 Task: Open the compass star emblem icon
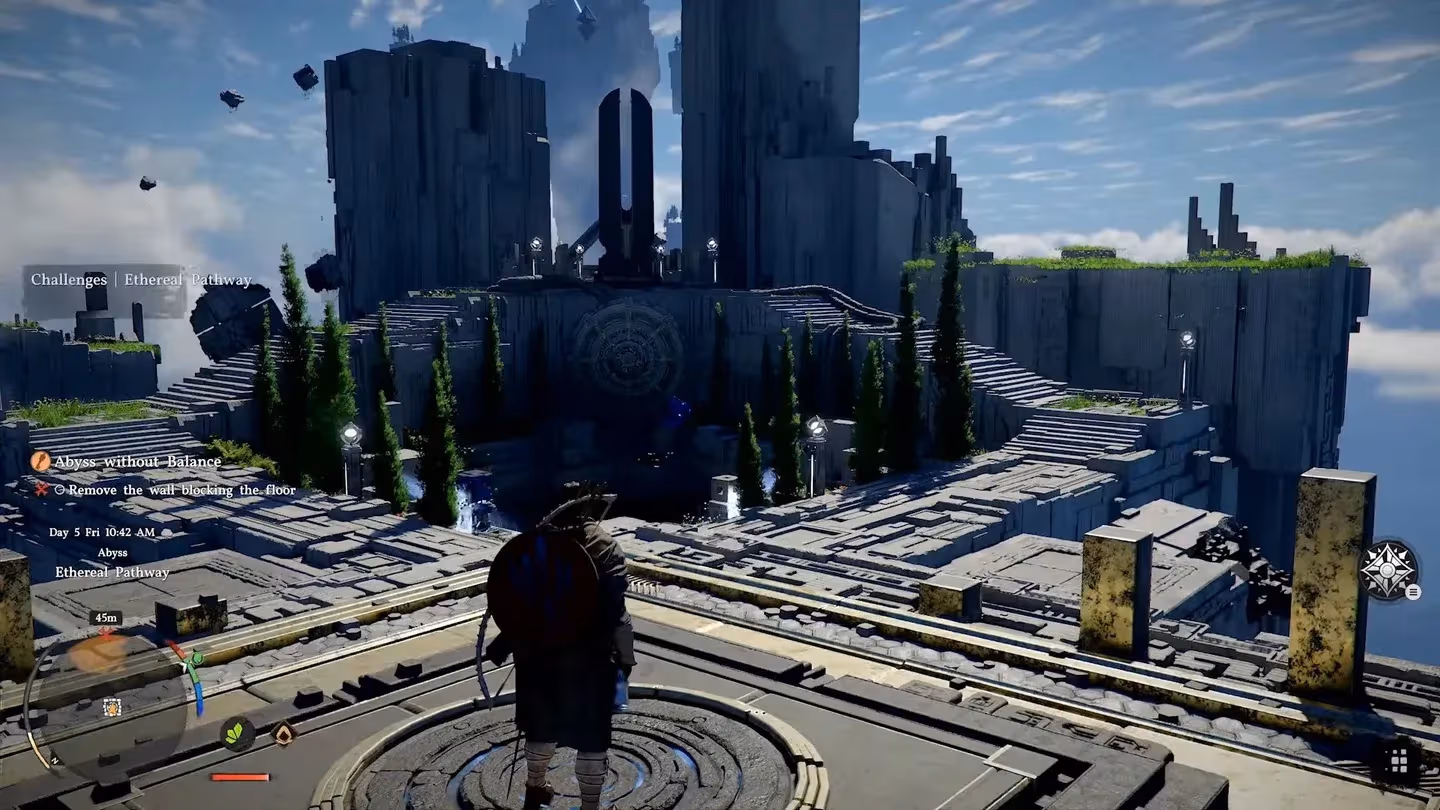pos(1388,570)
